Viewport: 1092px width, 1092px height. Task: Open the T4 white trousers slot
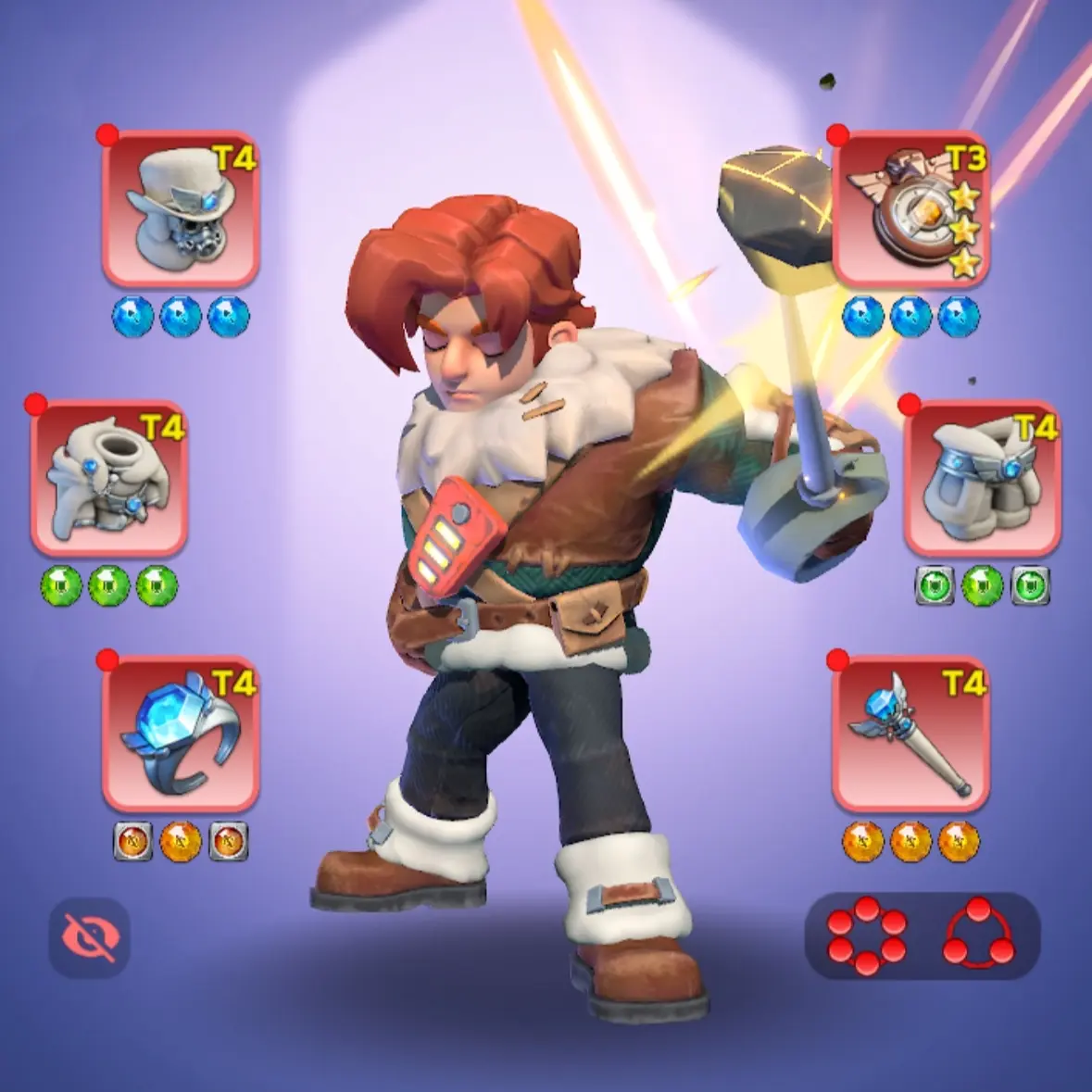click(982, 478)
